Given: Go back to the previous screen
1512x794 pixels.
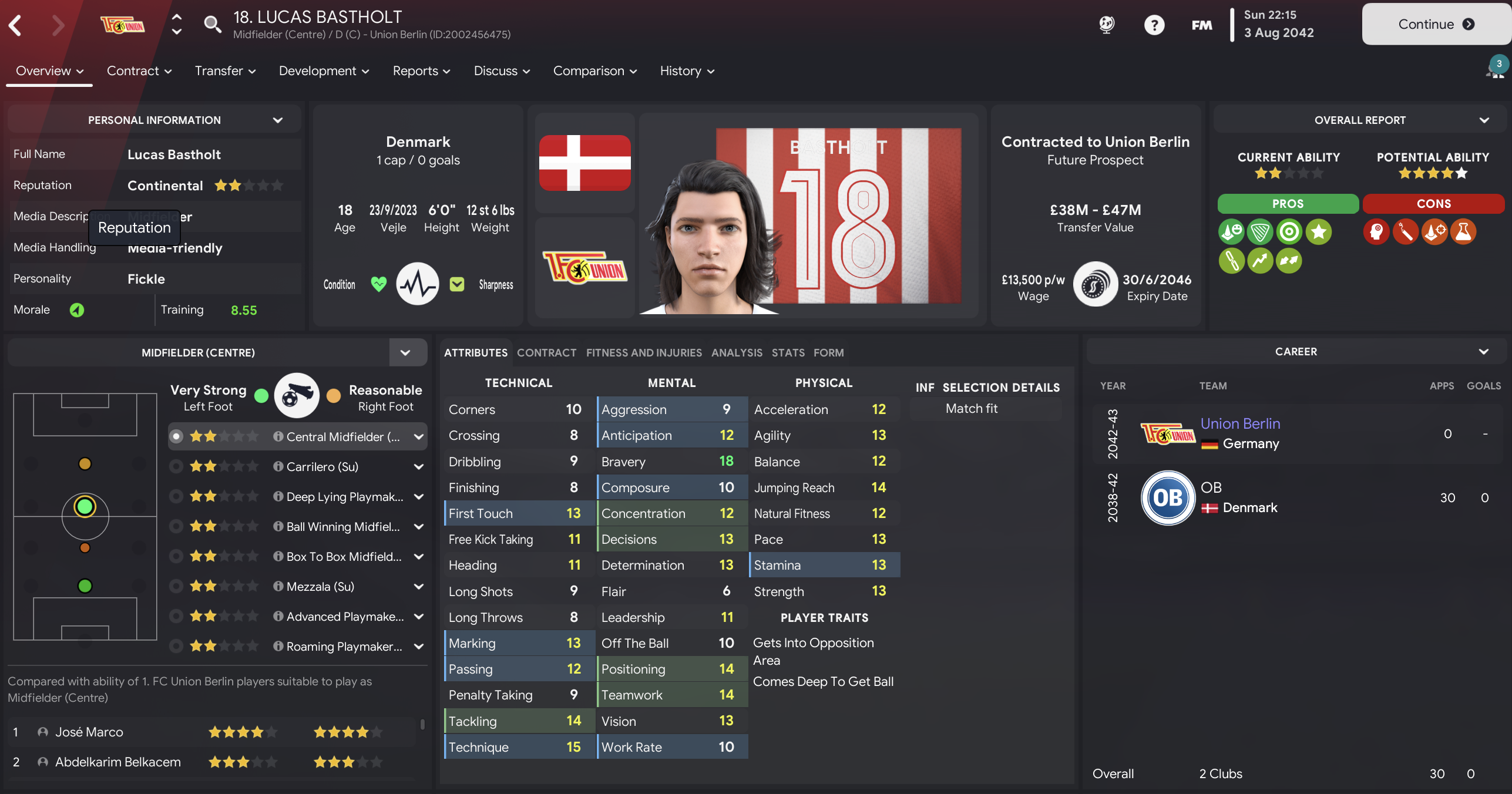Looking at the screenshot, I should [x=16, y=25].
